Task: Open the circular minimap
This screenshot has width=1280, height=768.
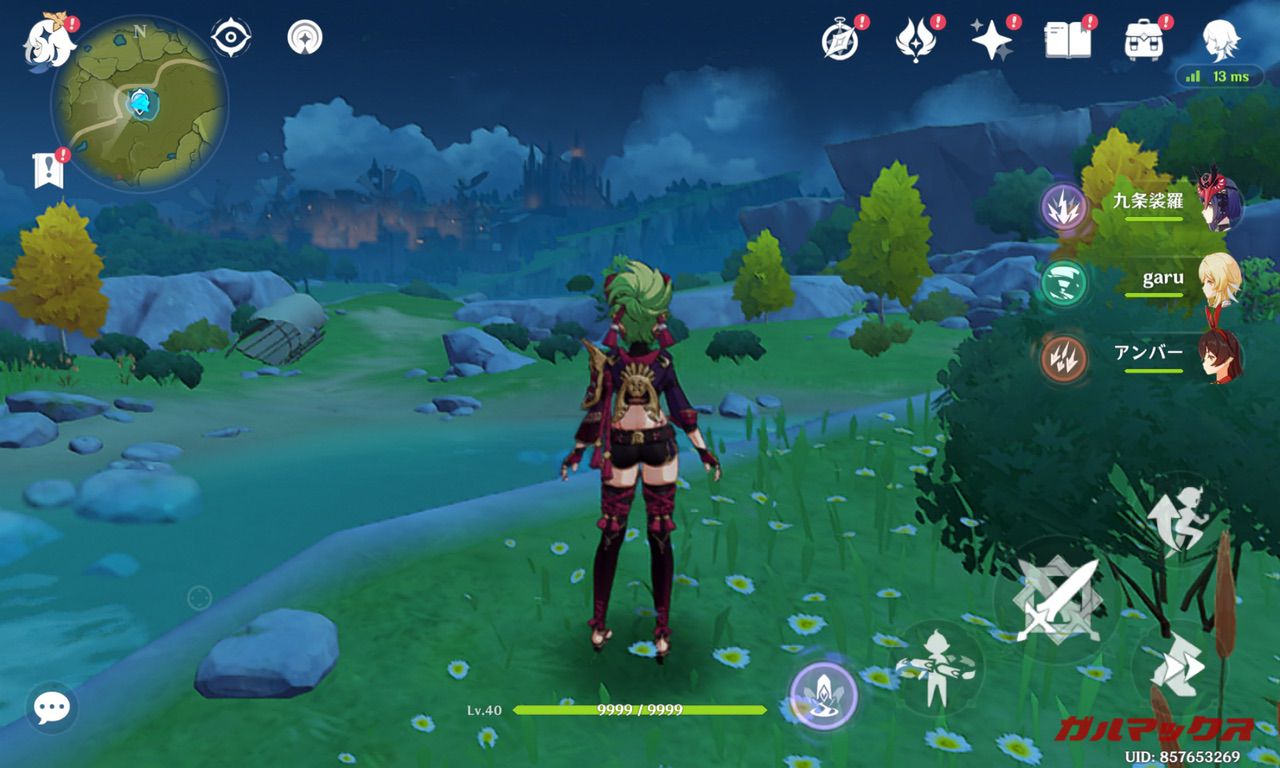Action: tap(139, 103)
